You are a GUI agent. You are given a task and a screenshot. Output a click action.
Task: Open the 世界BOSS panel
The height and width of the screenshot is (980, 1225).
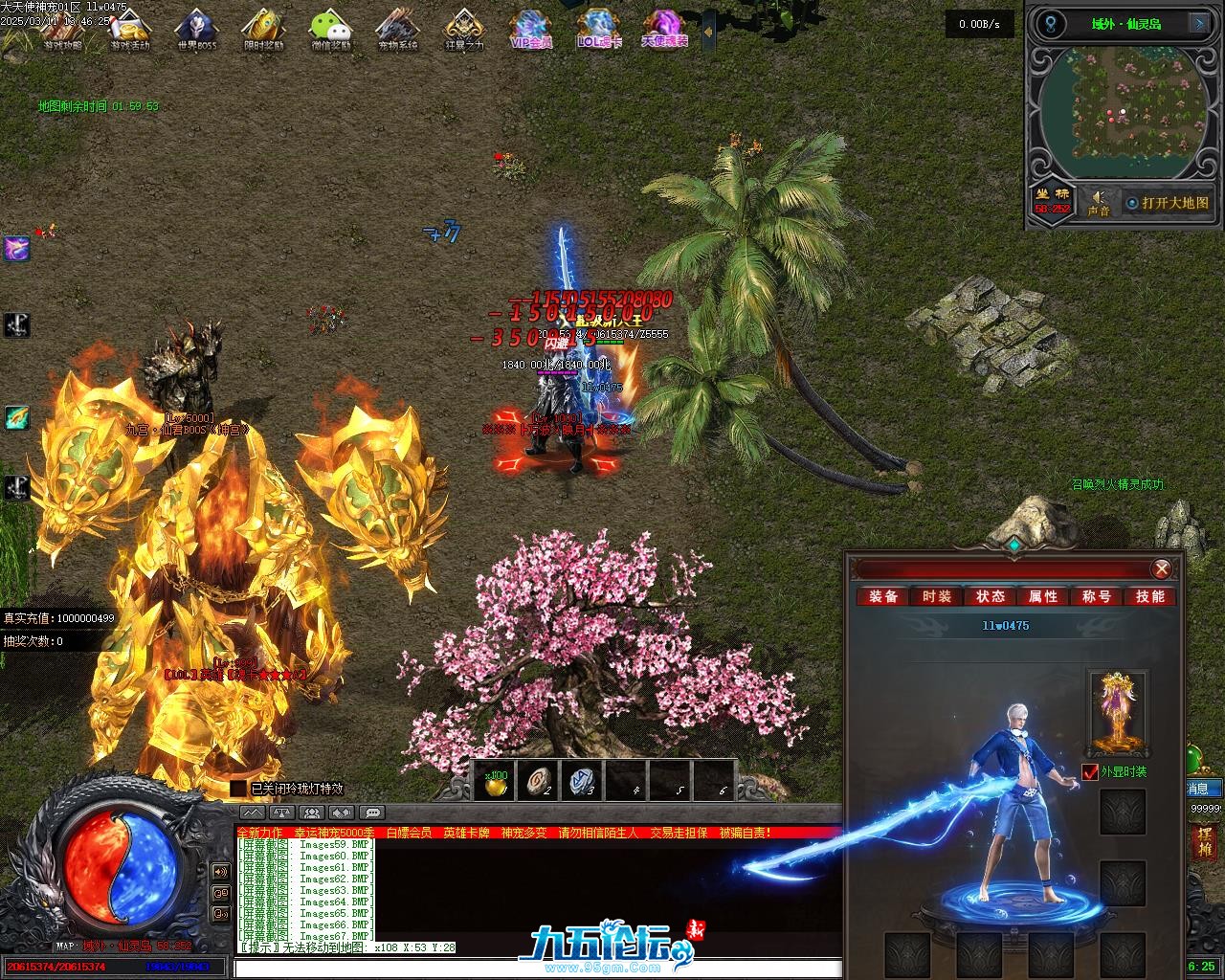[196, 29]
